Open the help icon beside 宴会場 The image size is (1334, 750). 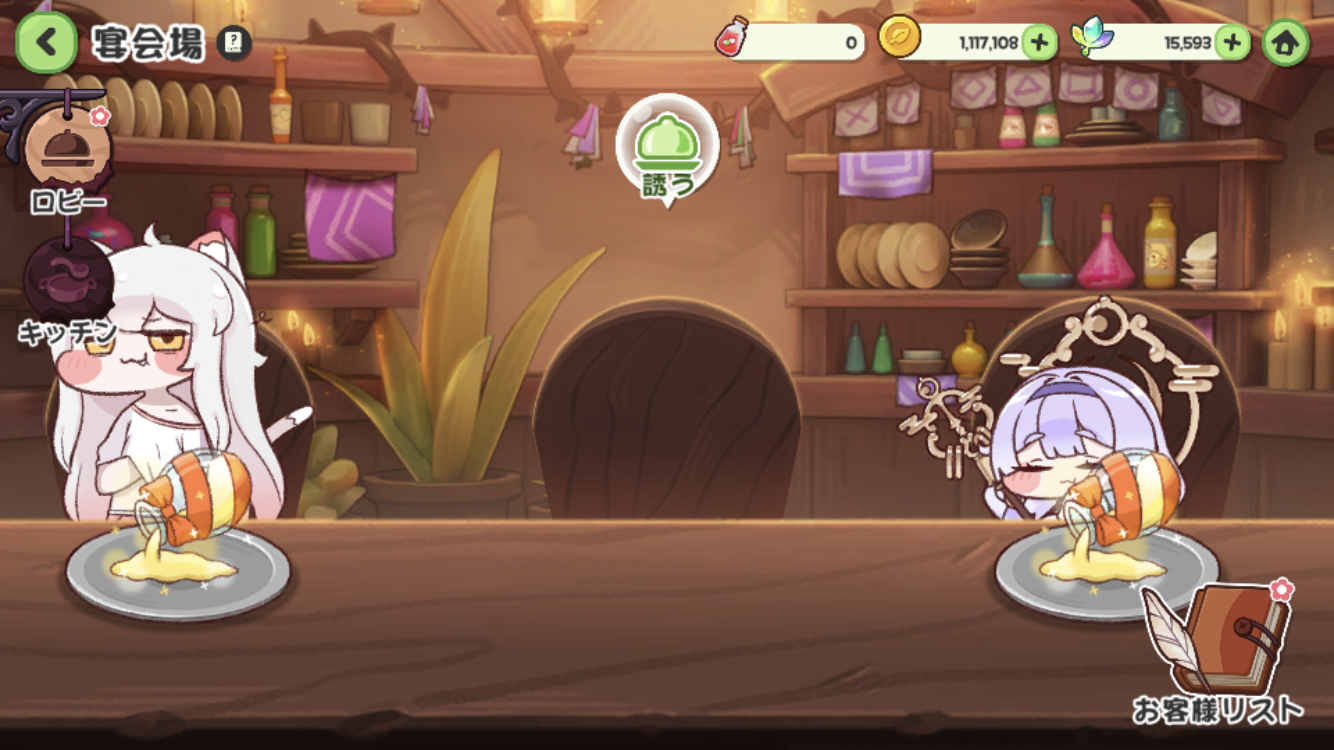pos(234,43)
